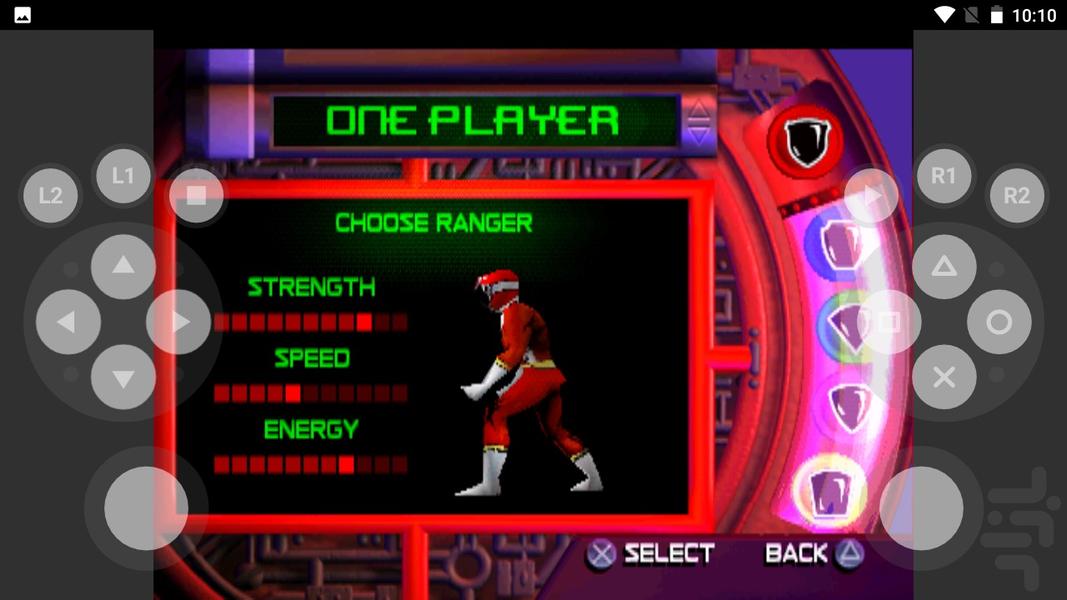Click the arrows beside ONE PLAYER
The width and height of the screenshot is (1067, 600).
pyautogui.click(x=698, y=121)
